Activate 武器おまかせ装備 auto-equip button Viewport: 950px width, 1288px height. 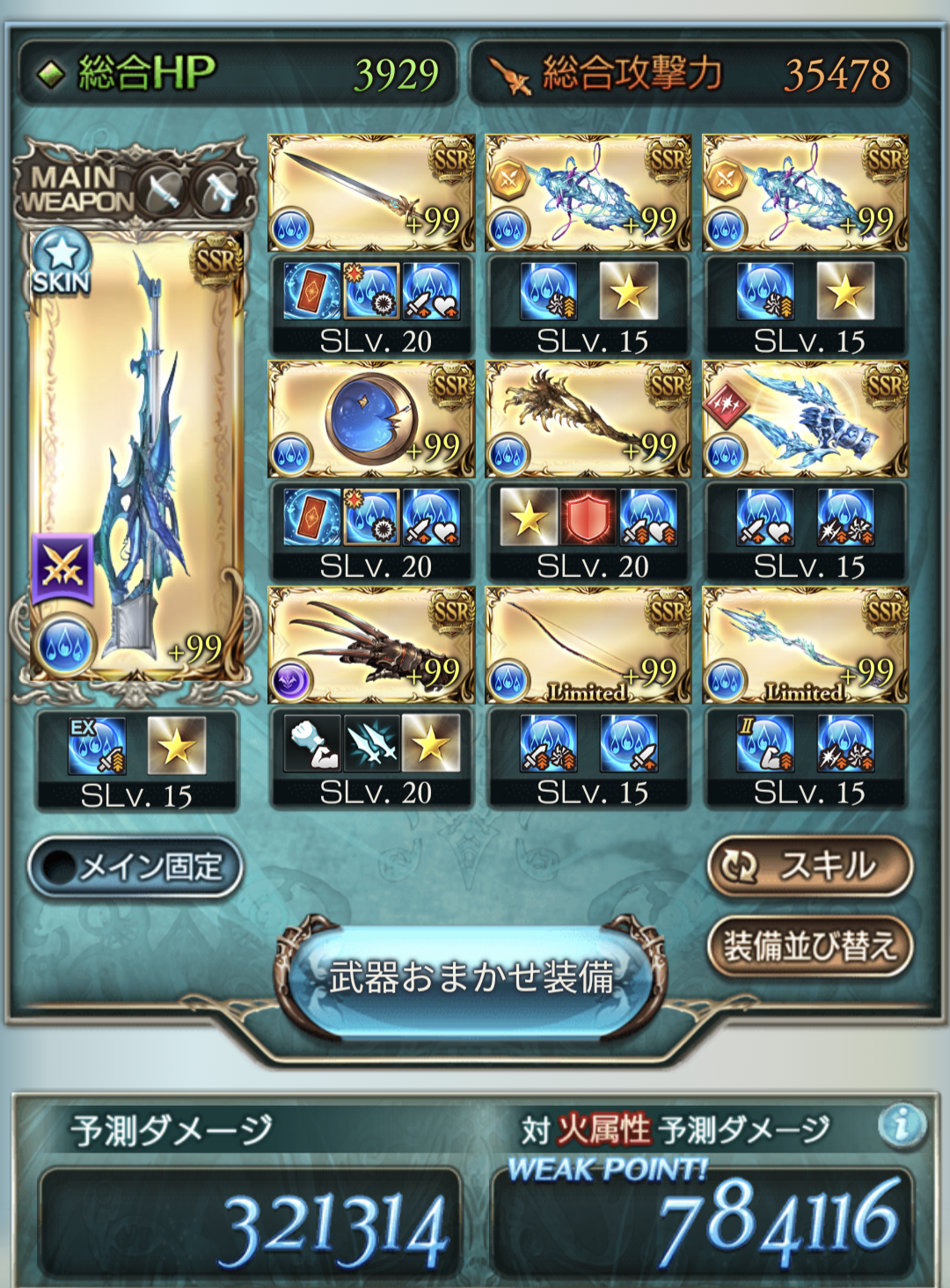click(471, 977)
